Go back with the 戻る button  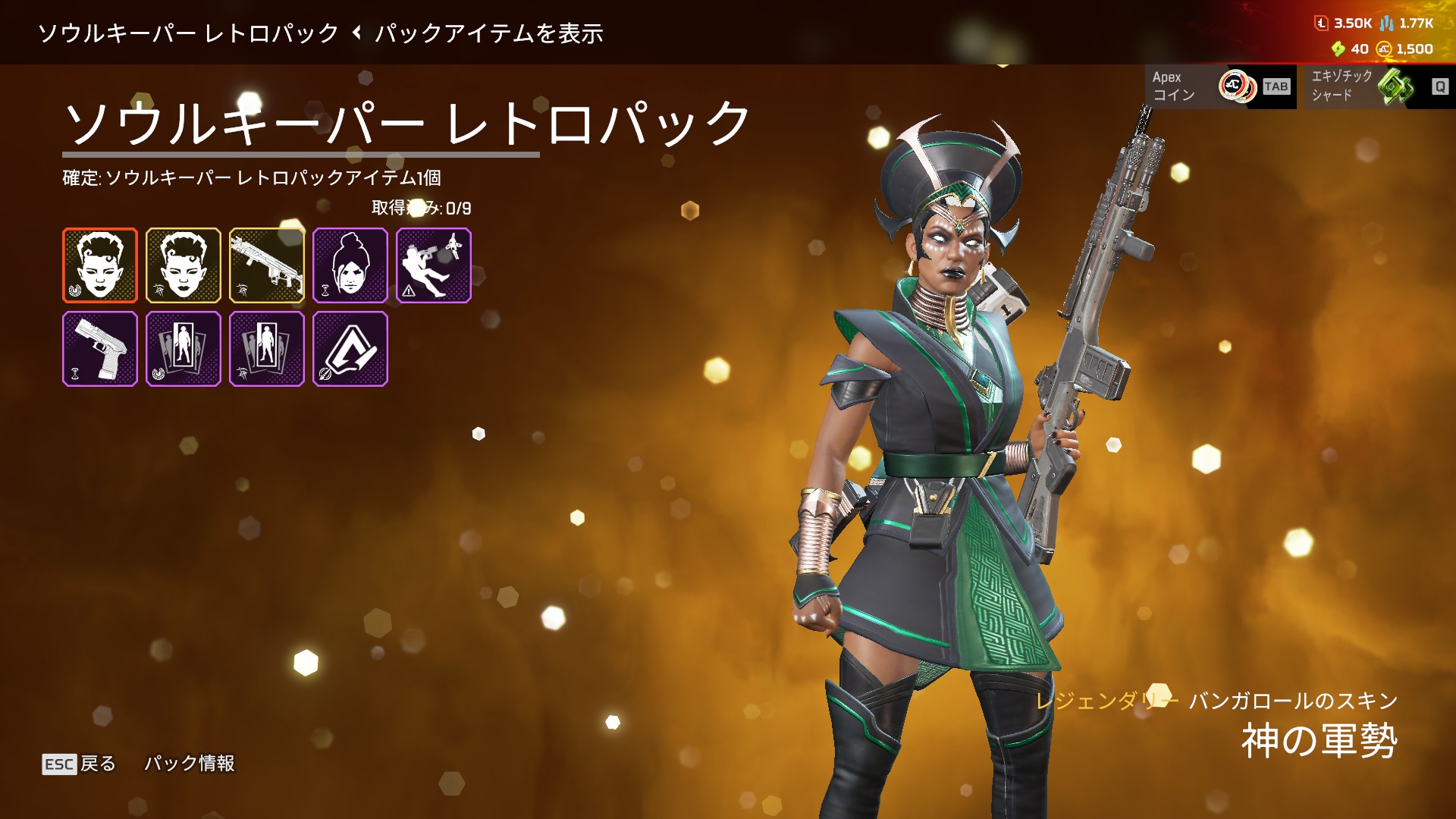click(x=80, y=764)
